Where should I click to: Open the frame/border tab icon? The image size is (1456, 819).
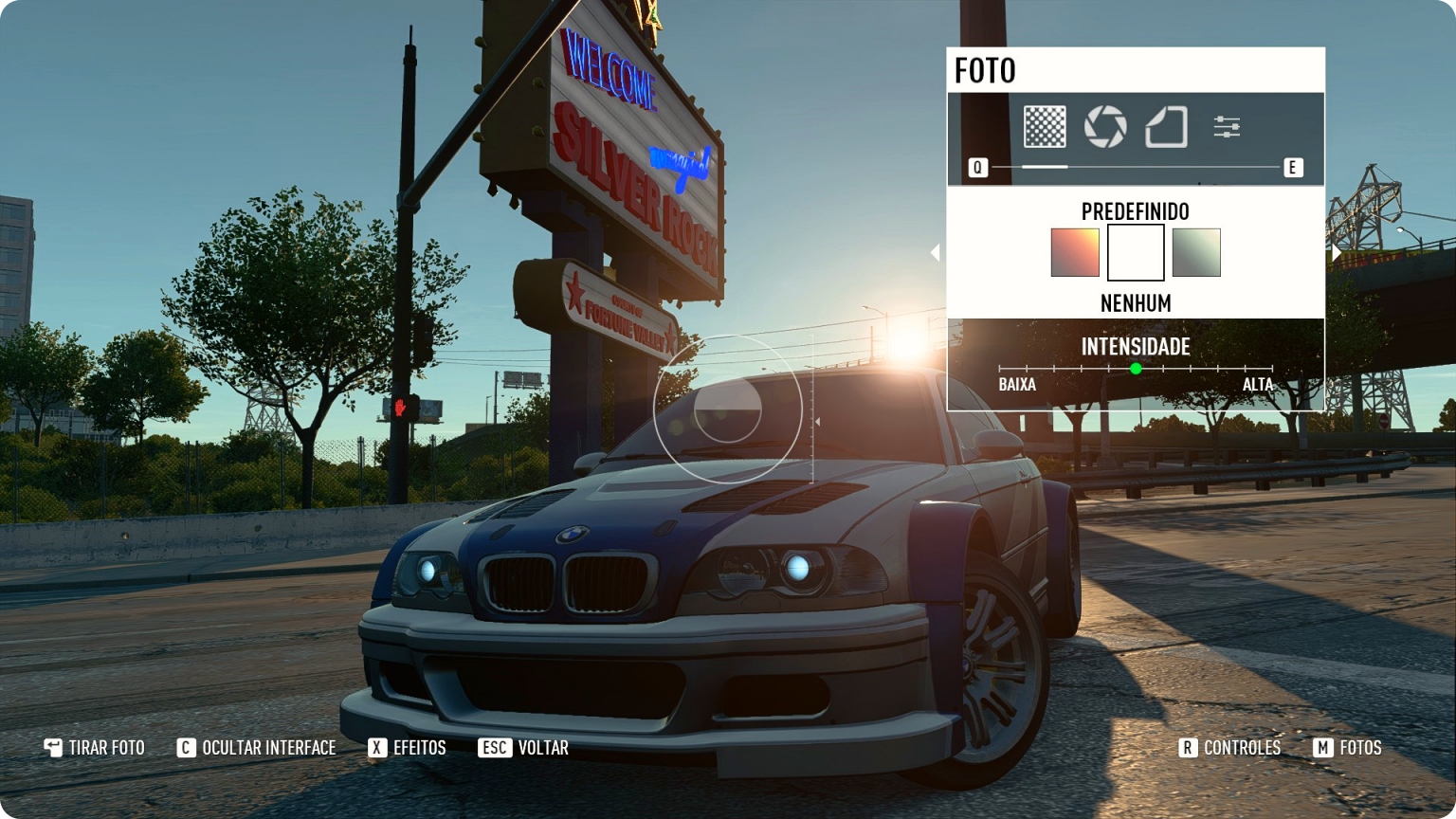pos(1166,127)
